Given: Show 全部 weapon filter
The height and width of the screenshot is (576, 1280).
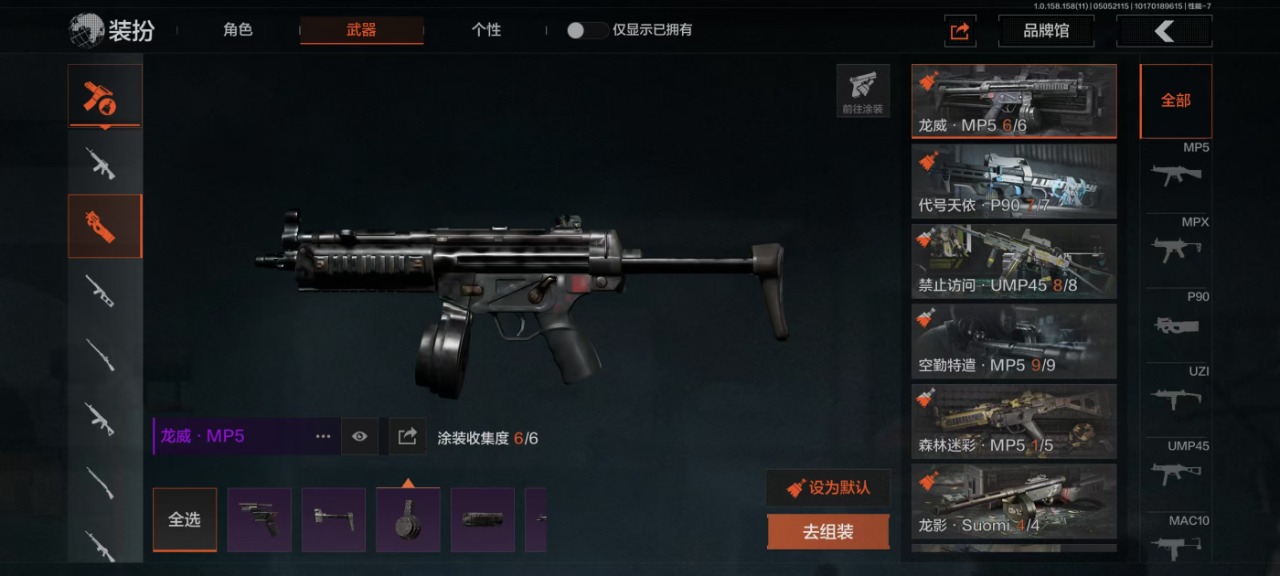Looking at the screenshot, I should click(x=1175, y=101).
